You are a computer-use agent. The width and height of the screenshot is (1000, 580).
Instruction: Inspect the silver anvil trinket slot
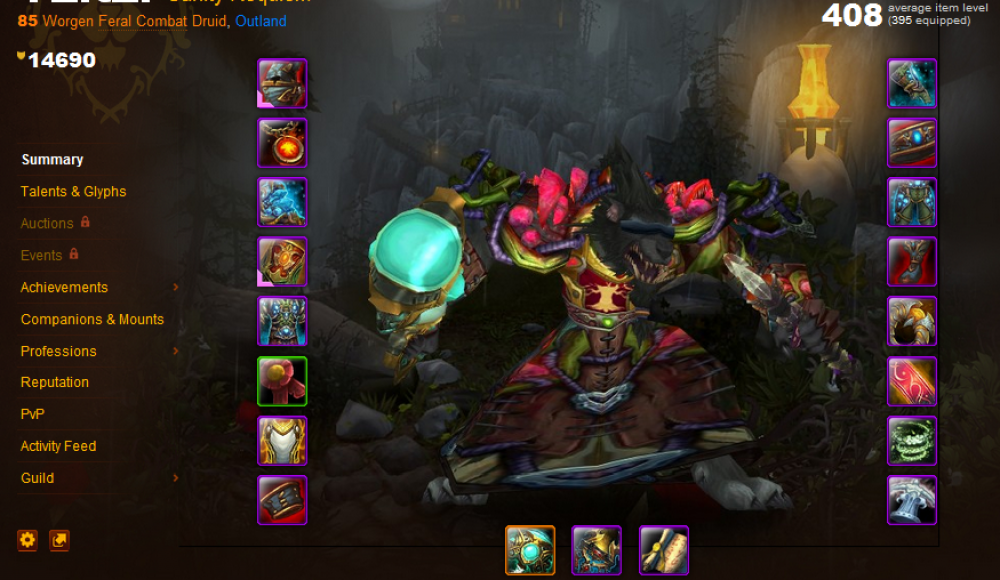coord(912,500)
